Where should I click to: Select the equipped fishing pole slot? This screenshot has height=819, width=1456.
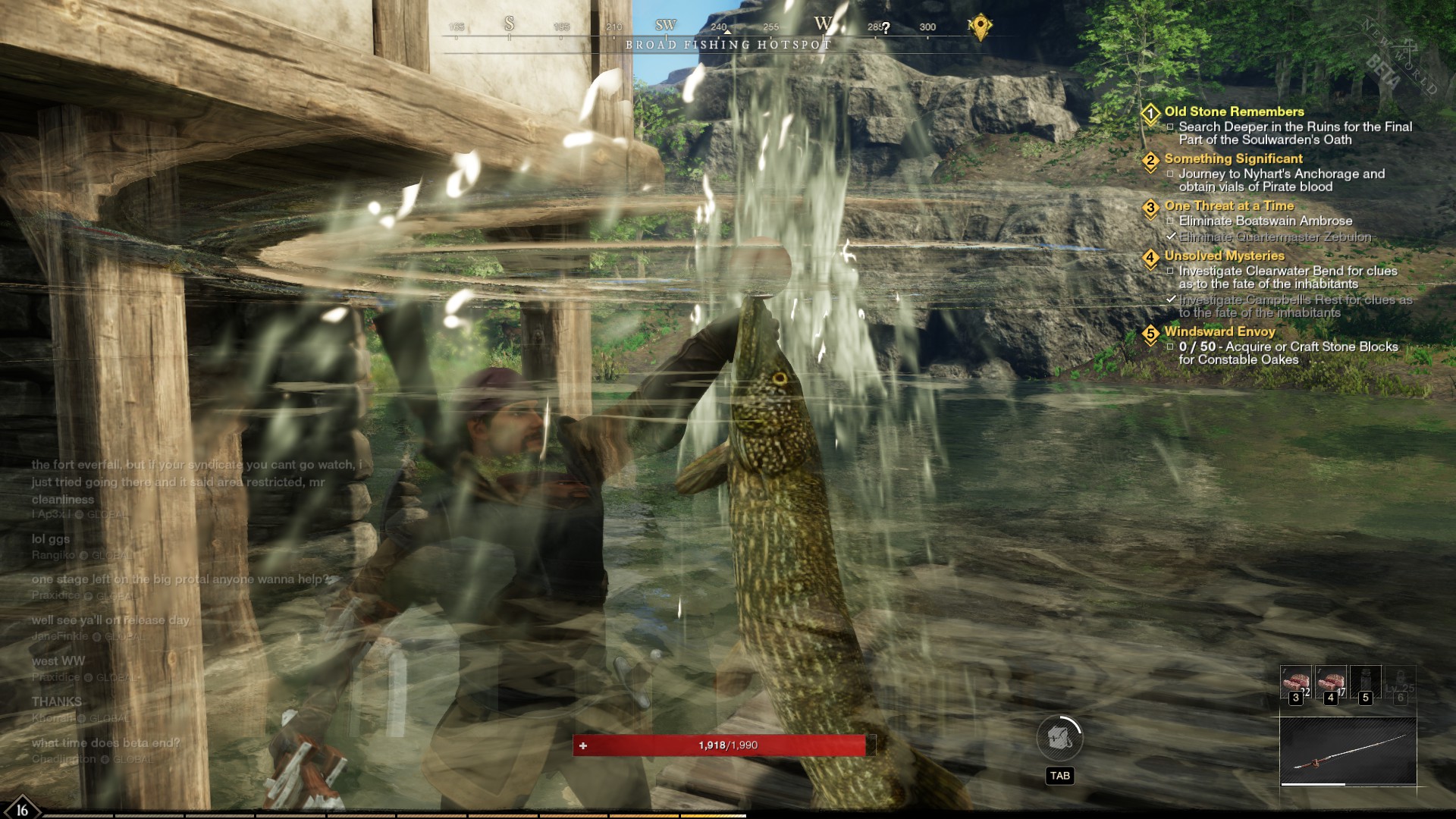point(1348,752)
